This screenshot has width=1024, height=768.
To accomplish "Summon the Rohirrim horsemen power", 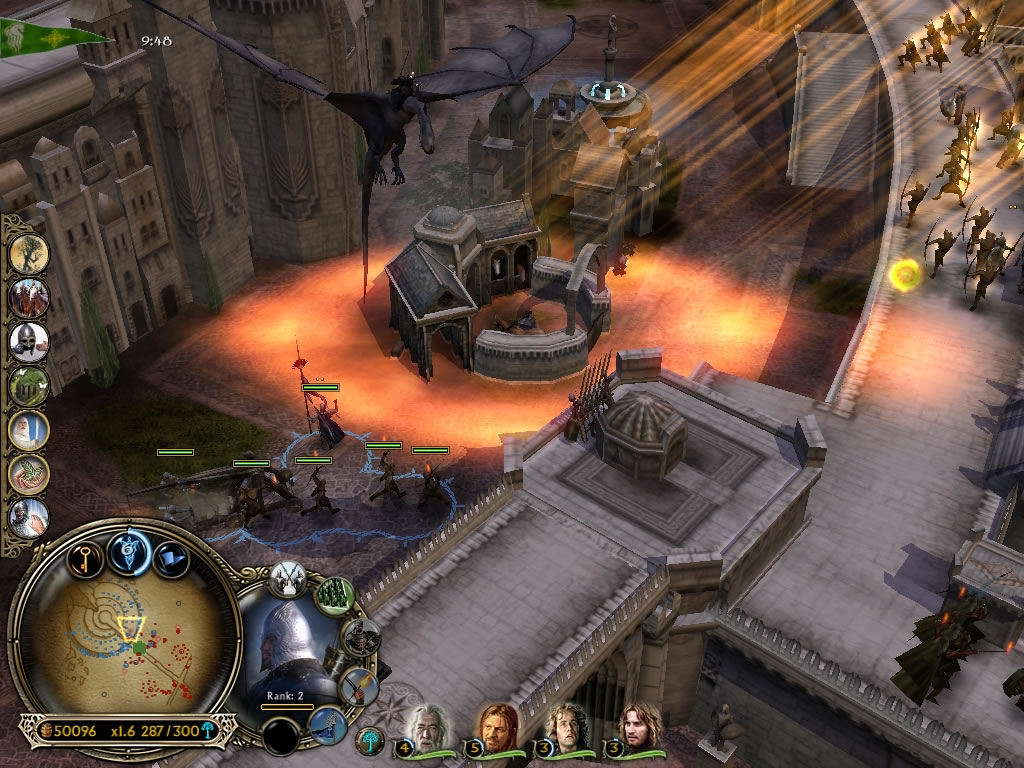I will (x=30, y=297).
